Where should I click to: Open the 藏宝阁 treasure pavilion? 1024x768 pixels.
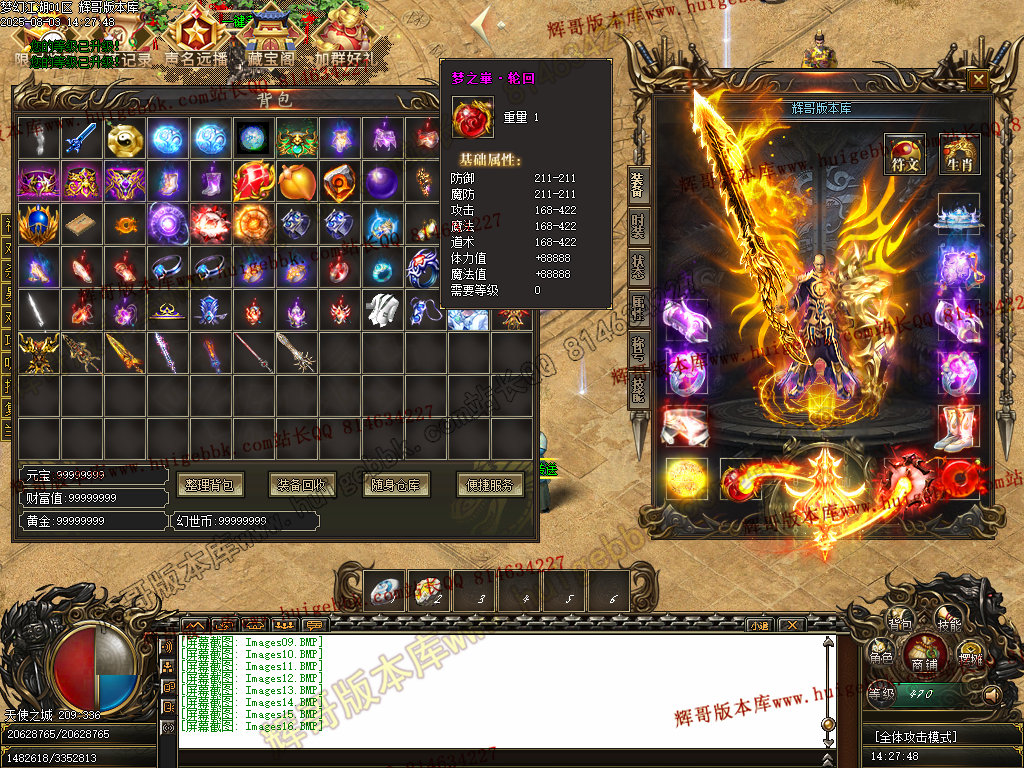tap(268, 40)
